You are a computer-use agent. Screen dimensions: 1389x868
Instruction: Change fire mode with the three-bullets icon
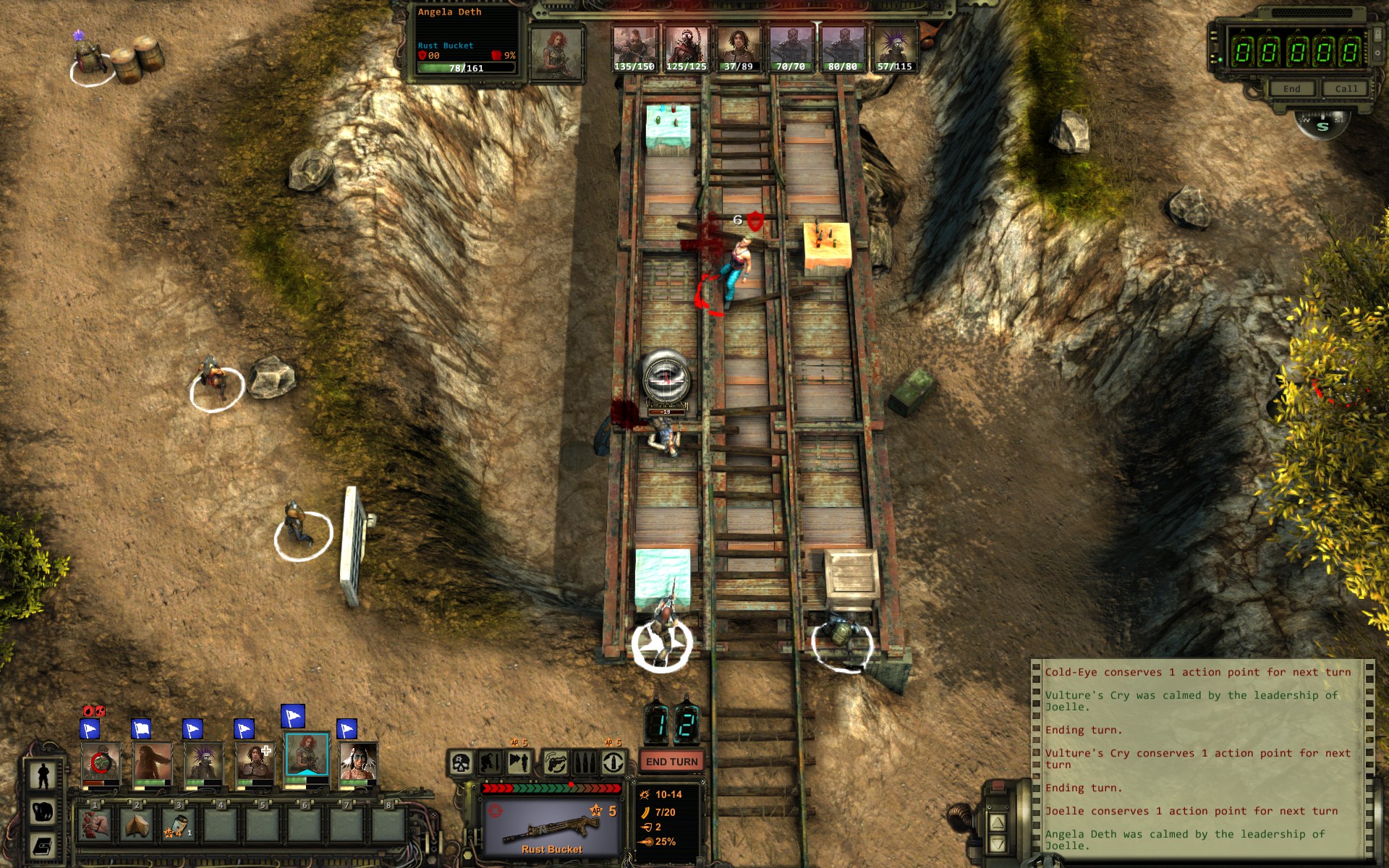point(585,762)
